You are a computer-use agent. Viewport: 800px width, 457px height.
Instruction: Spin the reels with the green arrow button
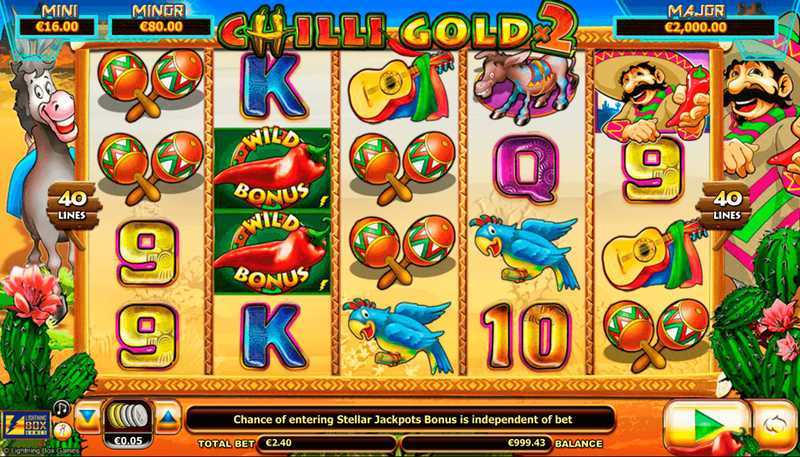(x=706, y=423)
